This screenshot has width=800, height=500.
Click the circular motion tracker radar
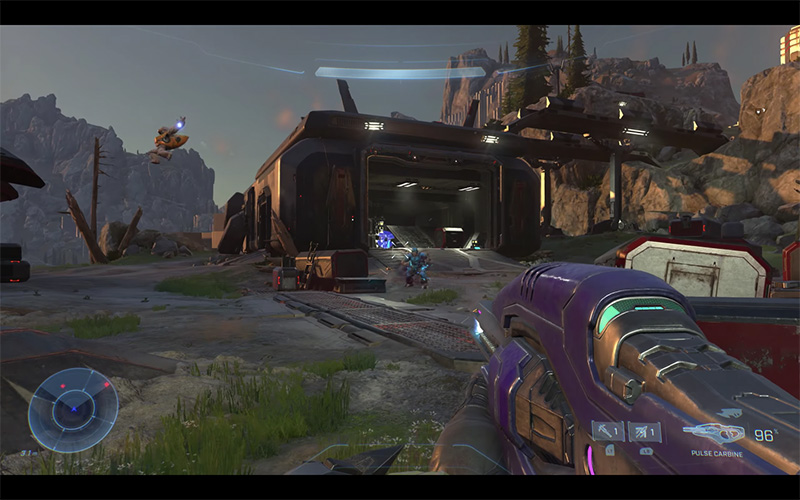tap(73, 409)
